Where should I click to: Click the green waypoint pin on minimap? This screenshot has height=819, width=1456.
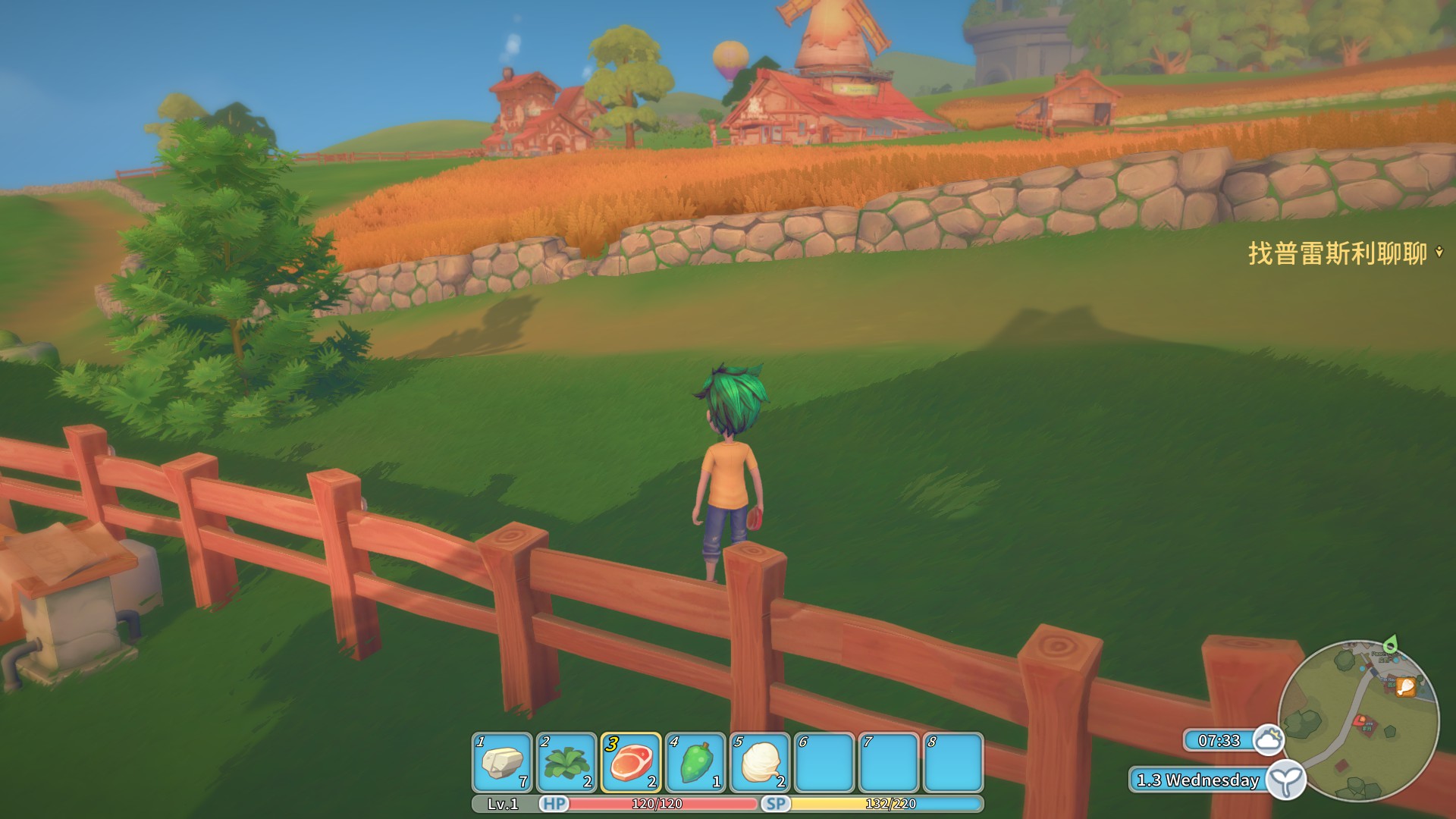tap(1390, 645)
